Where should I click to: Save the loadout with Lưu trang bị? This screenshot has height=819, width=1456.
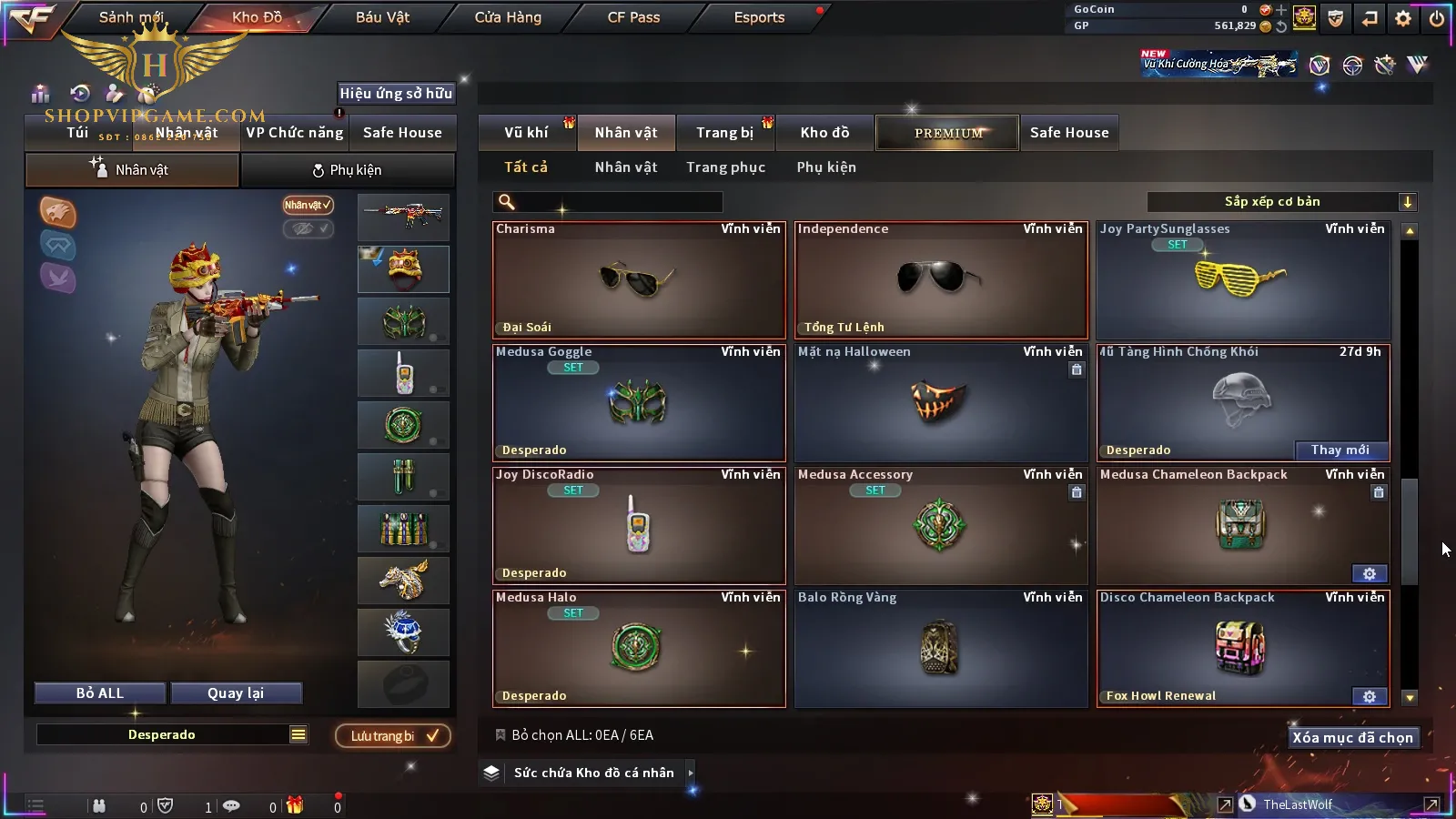point(393,736)
